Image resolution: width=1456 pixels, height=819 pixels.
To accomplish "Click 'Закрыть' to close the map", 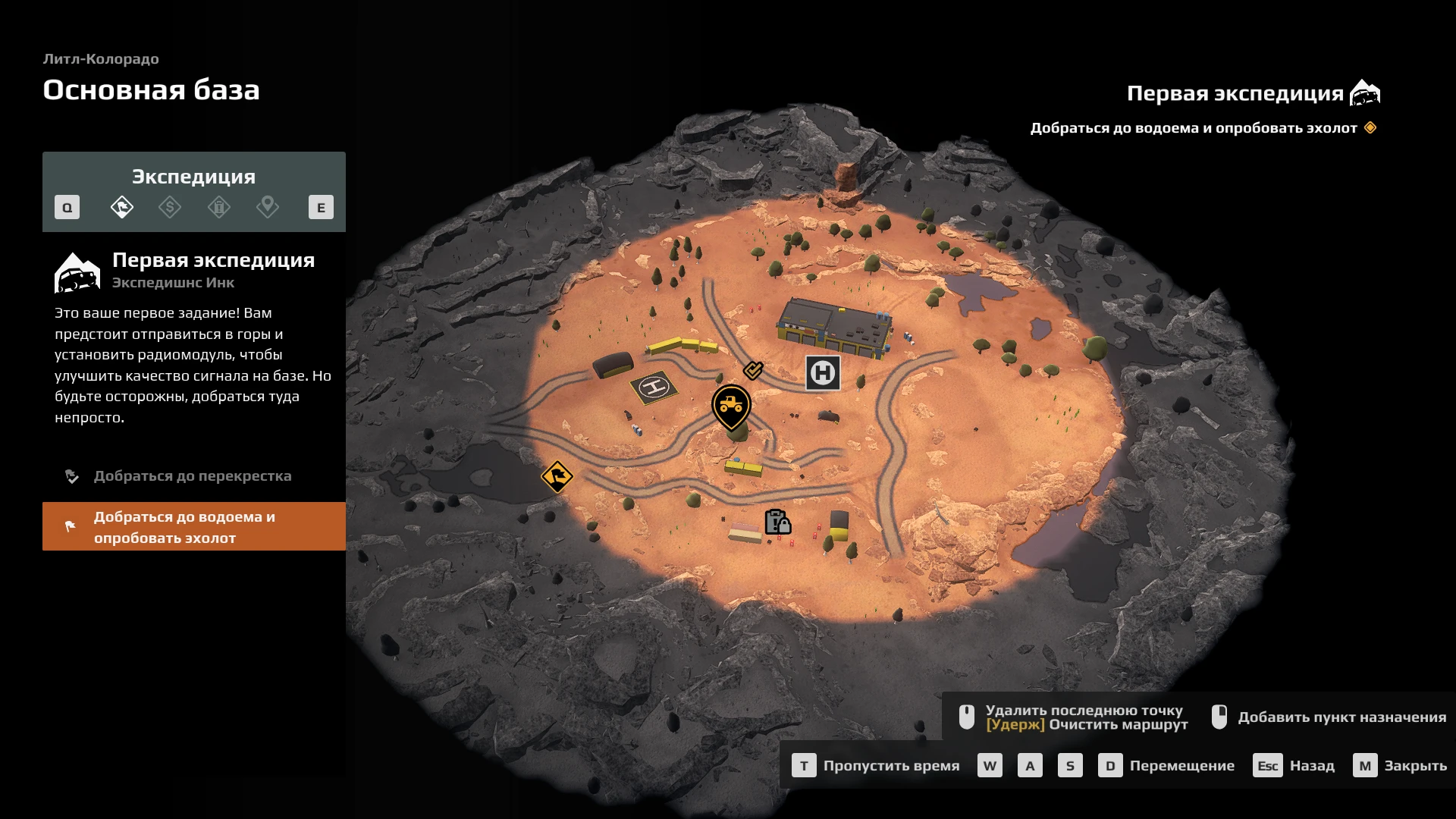I will 1400,766.
